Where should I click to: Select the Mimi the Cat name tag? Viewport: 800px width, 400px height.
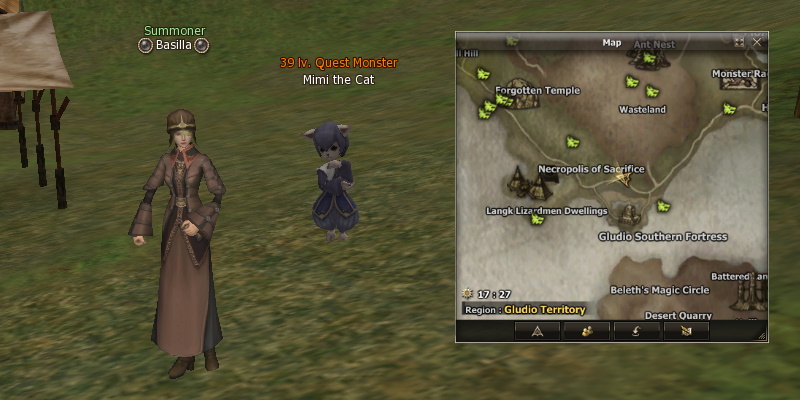[338, 79]
